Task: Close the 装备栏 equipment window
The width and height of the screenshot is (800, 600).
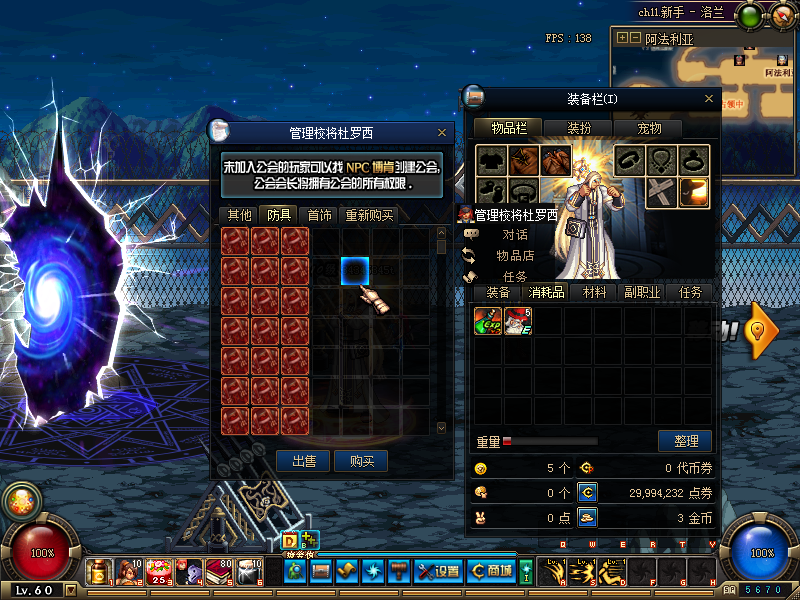Action: [711, 99]
